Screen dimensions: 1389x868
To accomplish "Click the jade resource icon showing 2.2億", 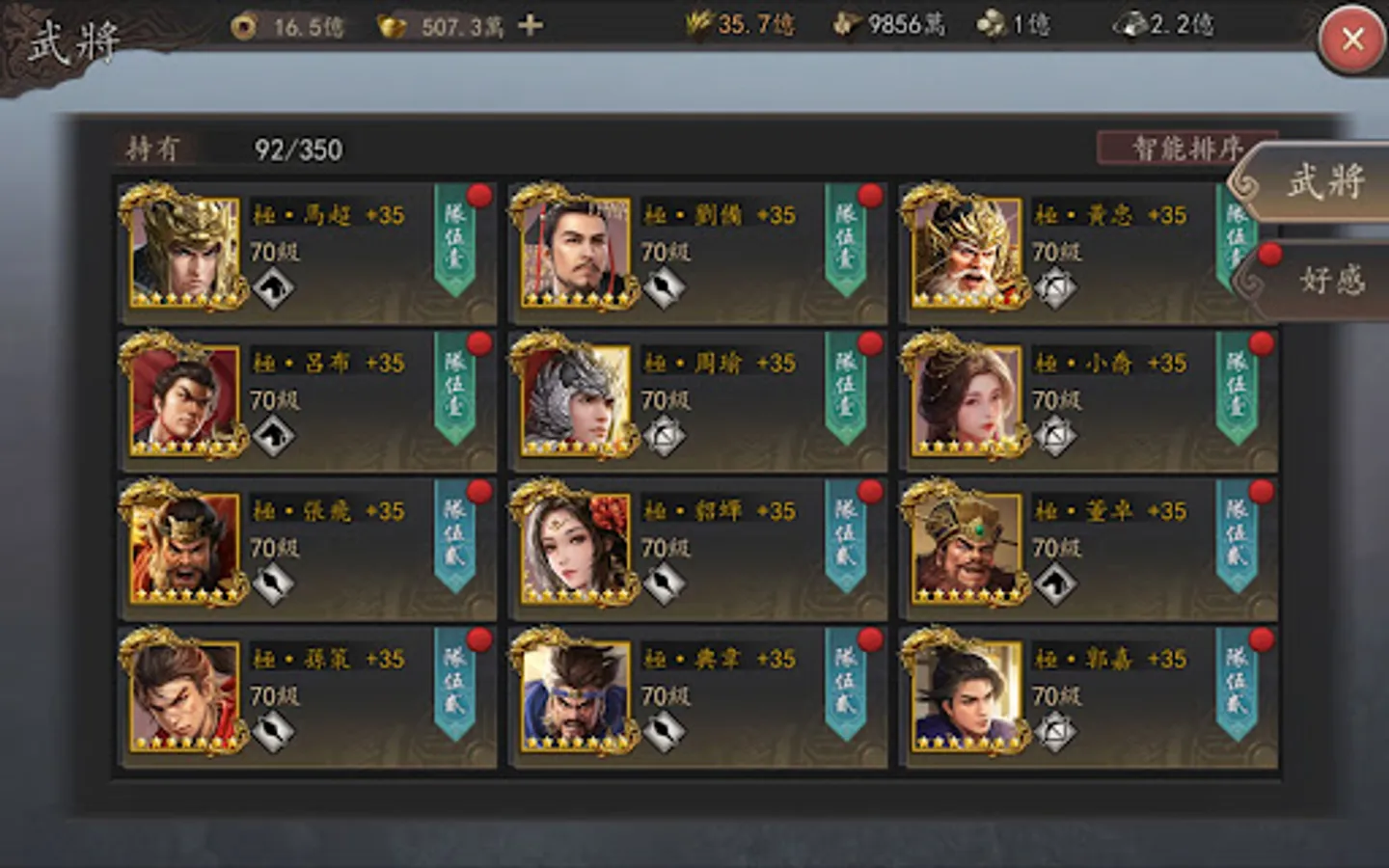I will [x=1130, y=27].
